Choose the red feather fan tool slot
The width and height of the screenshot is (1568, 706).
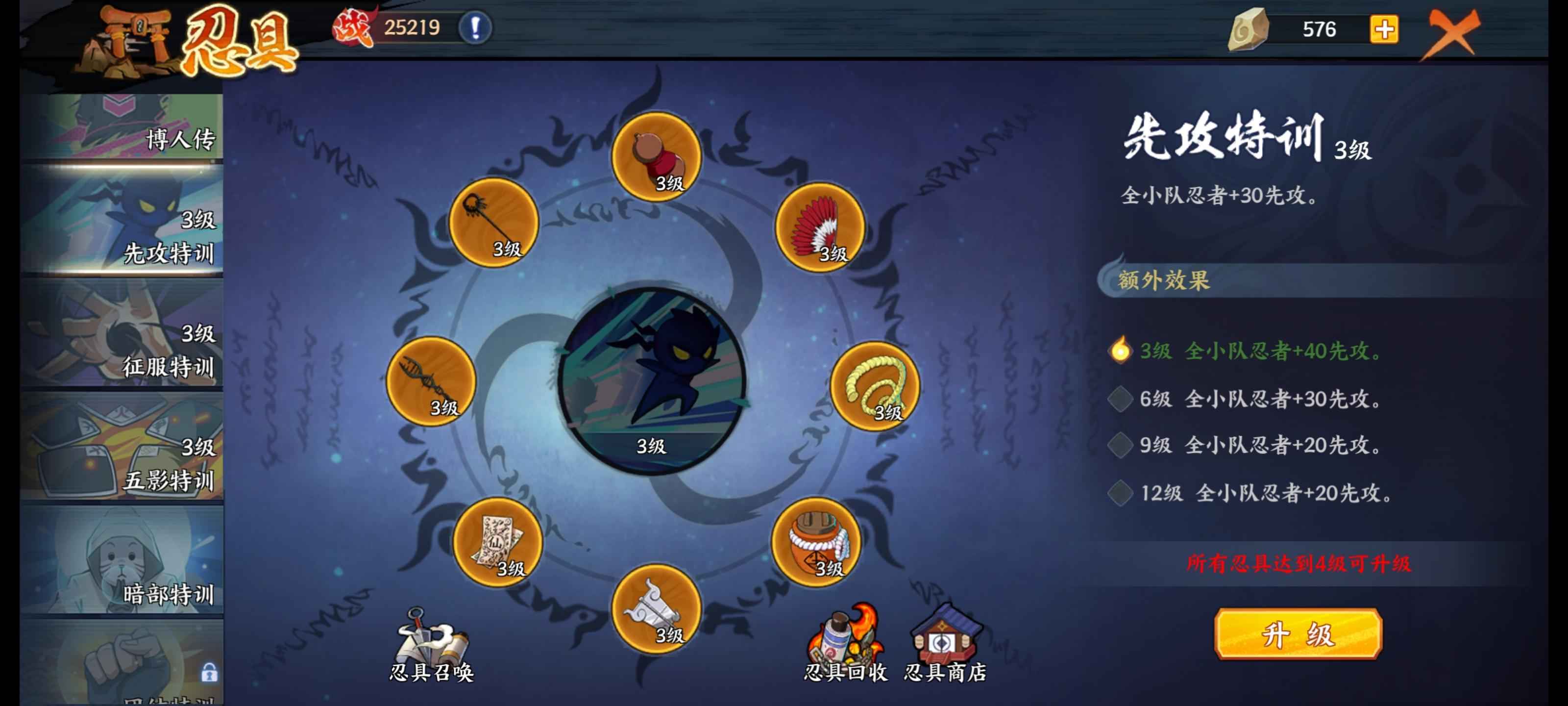819,227
